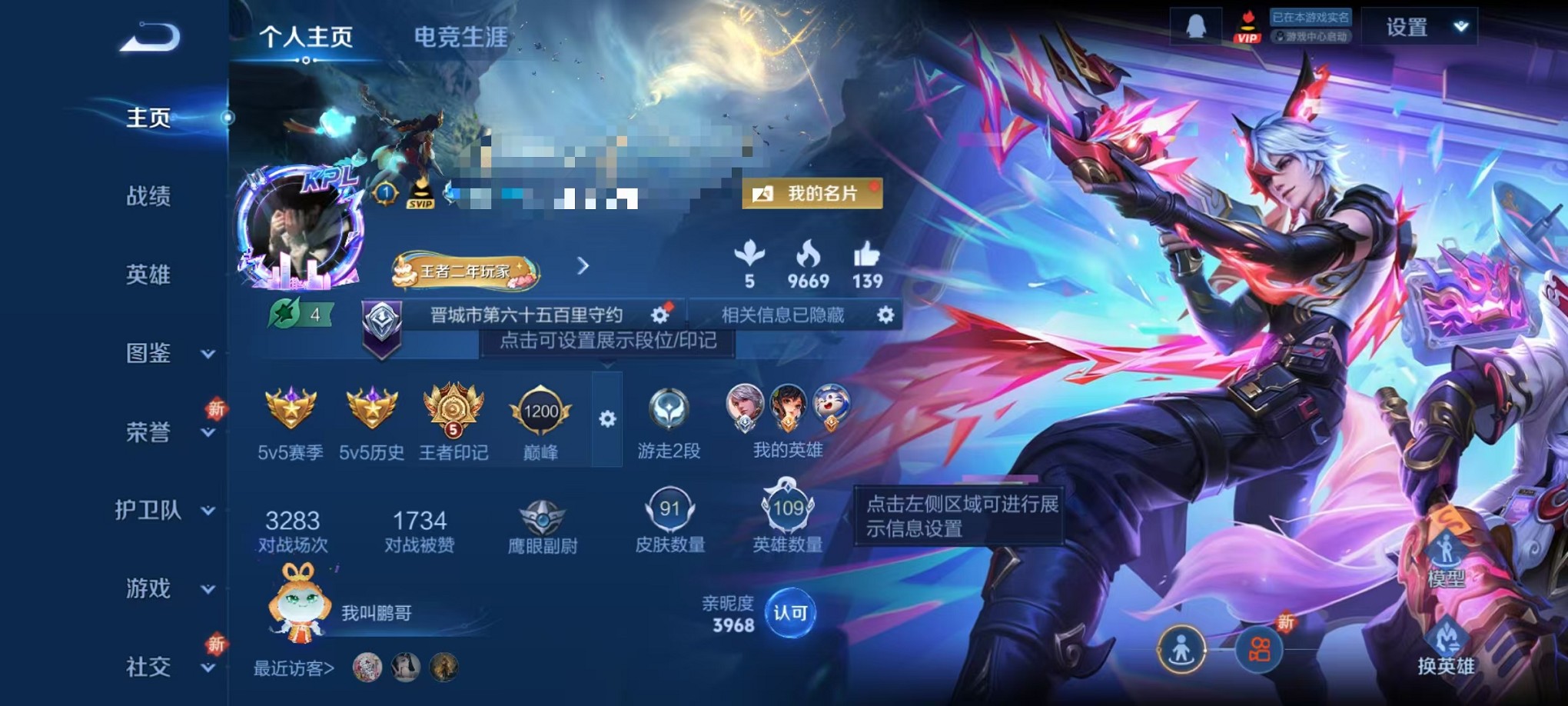The width and height of the screenshot is (1568, 706).
Task: Open the QQ penguin icon top right
Action: coord(1196,25)
